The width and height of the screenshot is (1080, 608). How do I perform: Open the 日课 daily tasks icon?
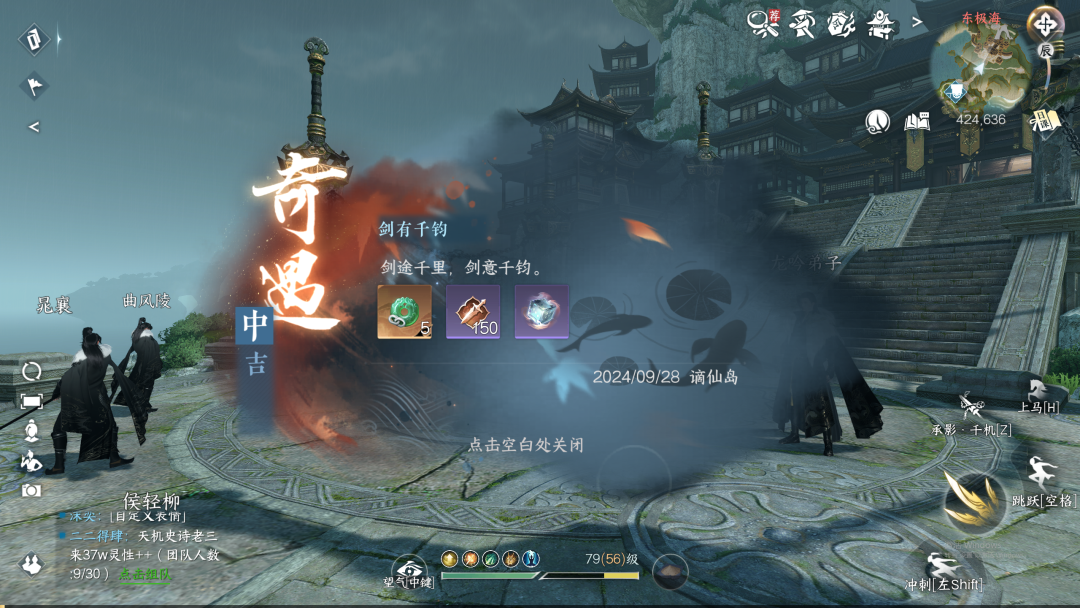(x=1044, y=121)
